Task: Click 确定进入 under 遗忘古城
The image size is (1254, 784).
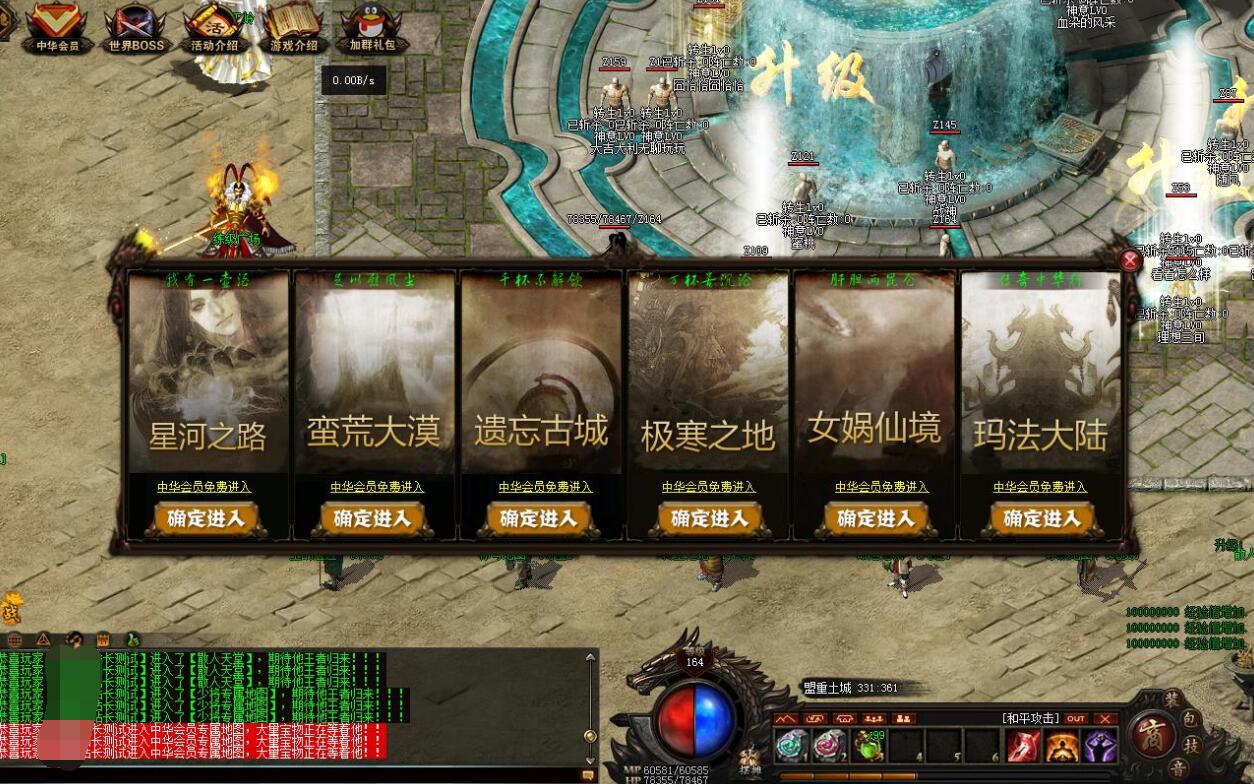Action: 540,519
